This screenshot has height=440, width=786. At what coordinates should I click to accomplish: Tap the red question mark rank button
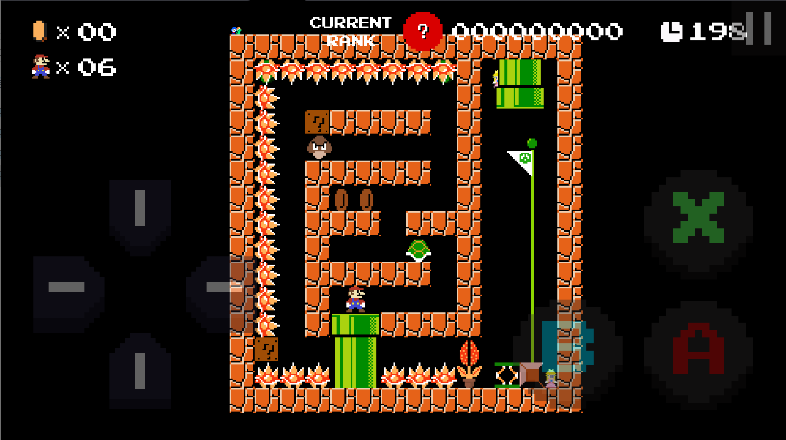(422, 31)
